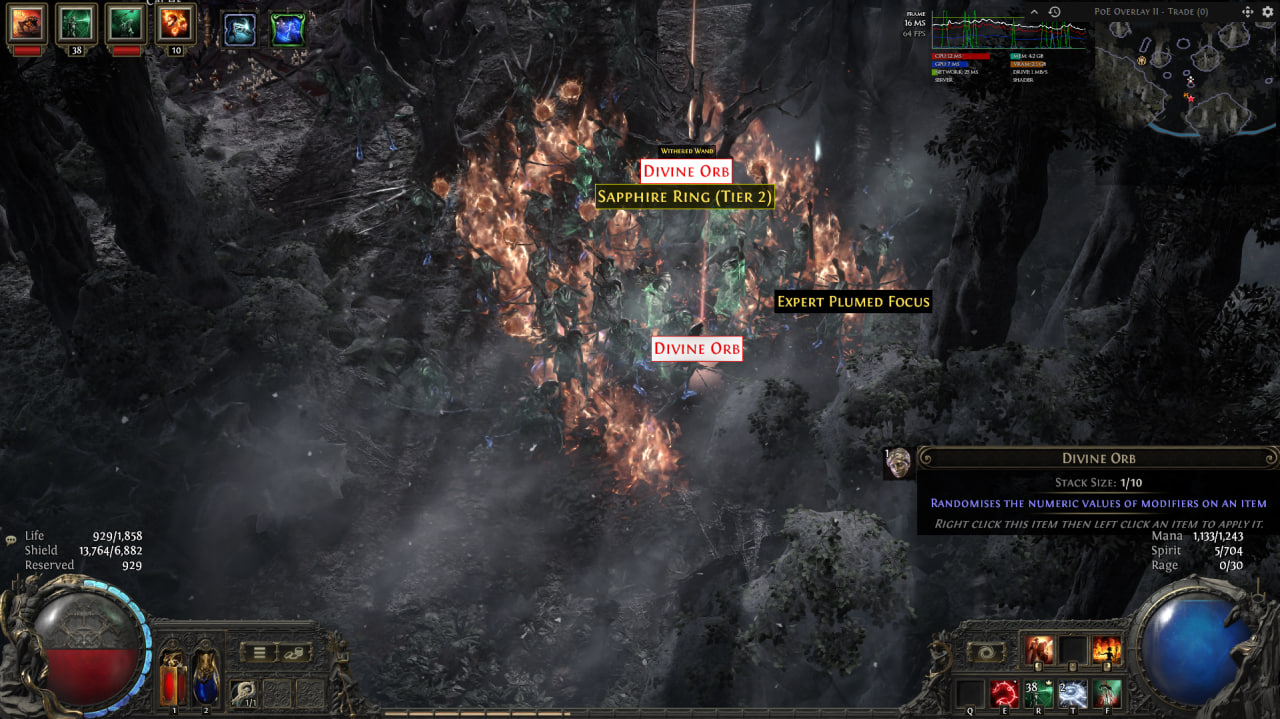Open the PoE Overlay trade history clock

[1054, 11]
